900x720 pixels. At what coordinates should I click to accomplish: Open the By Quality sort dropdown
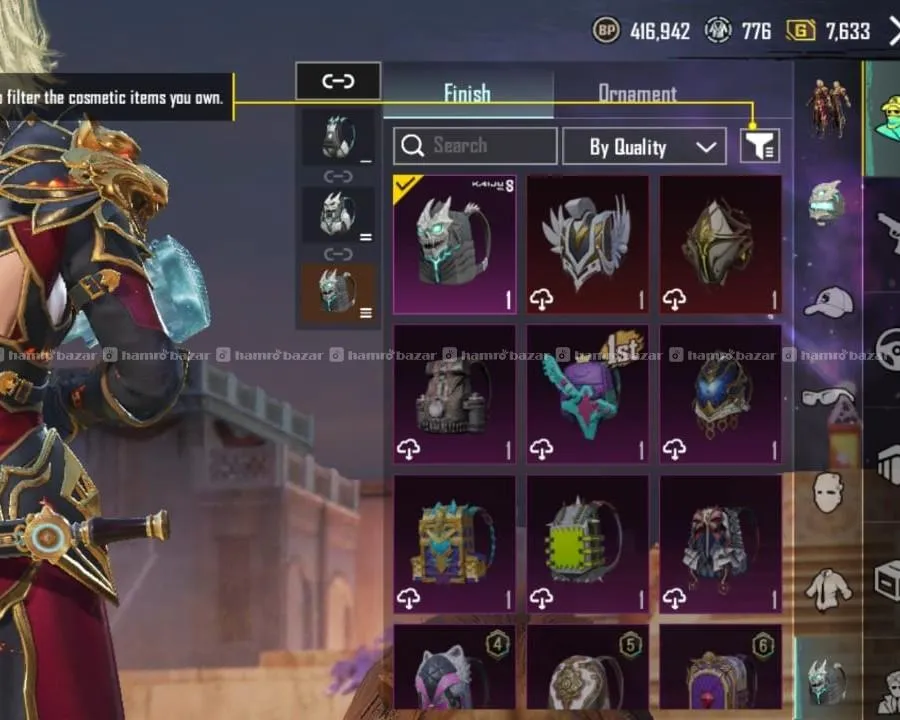(643, 146)
